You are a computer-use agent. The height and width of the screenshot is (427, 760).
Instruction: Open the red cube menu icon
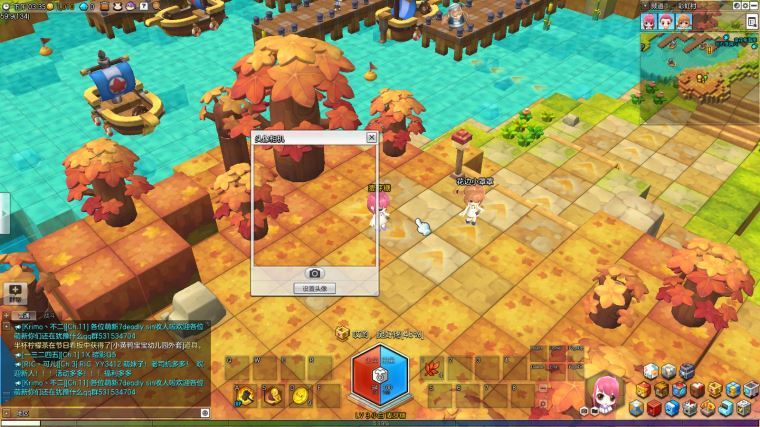tap(654, 408)
